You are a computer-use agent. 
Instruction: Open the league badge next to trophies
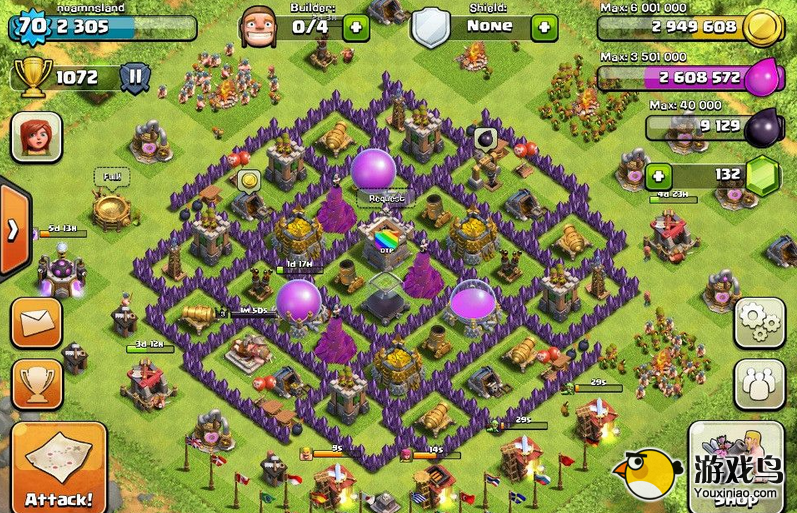click(x=135, y=76)
